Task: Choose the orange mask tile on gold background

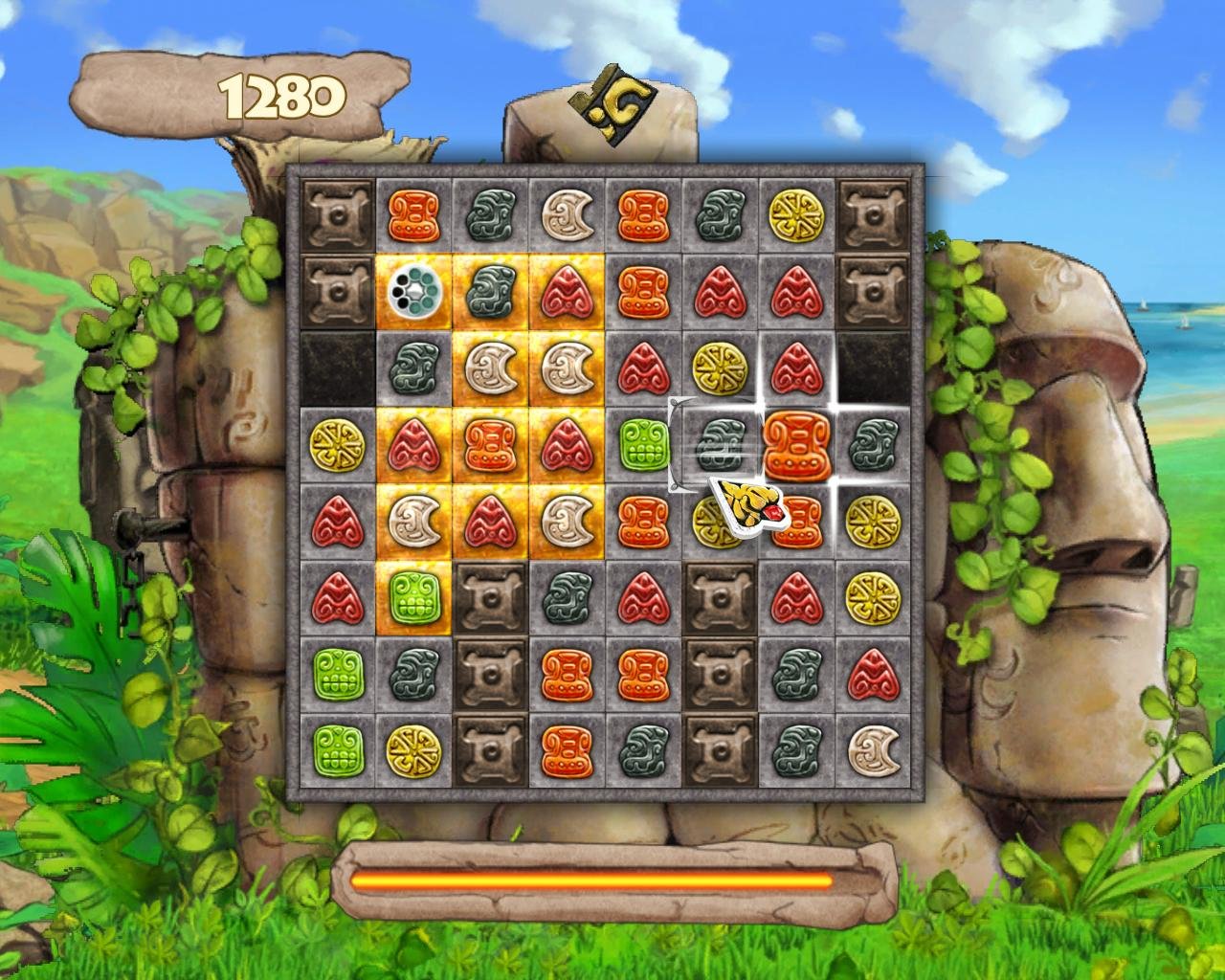Action: [x=491, y=444]
